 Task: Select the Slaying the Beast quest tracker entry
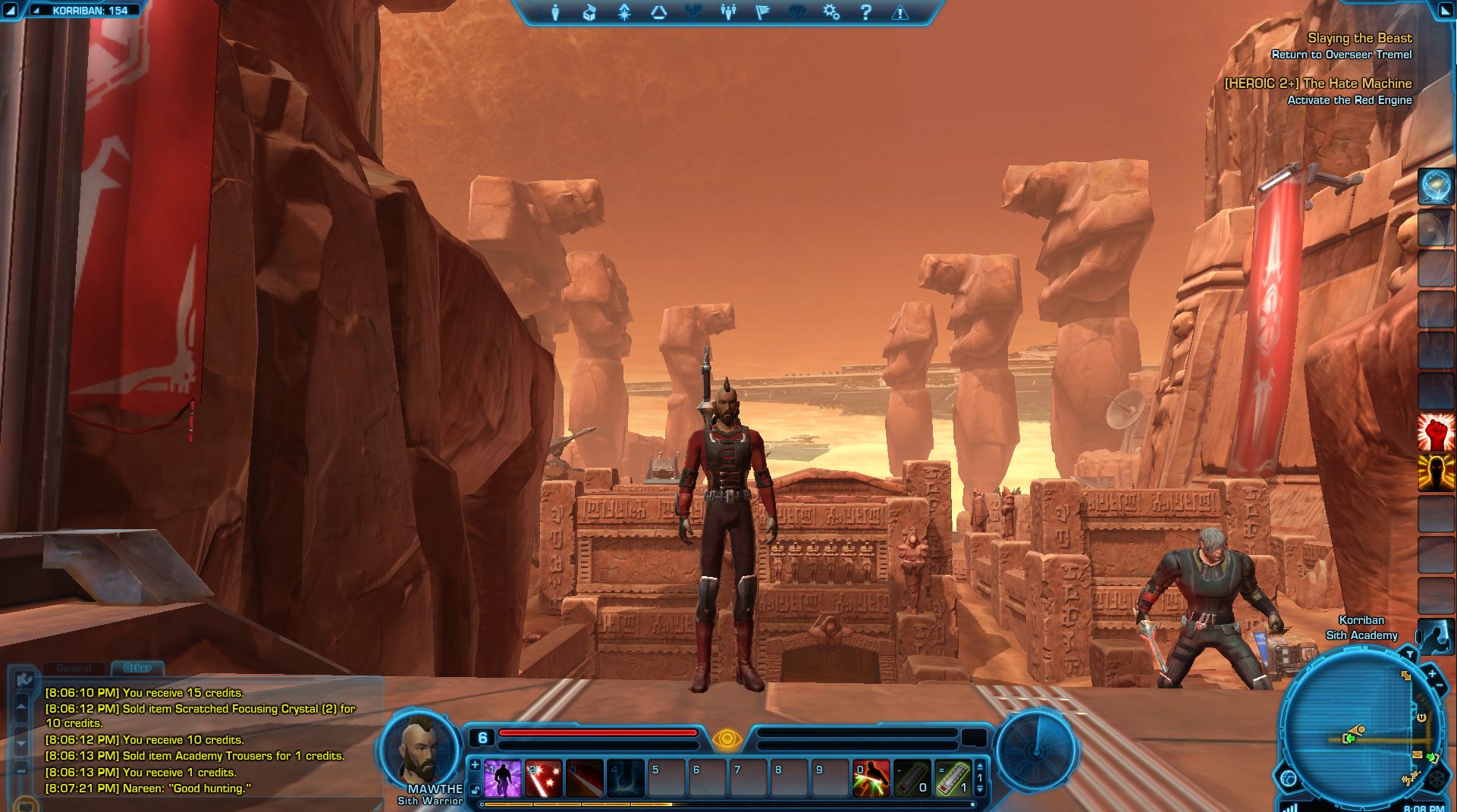(1359, 38)
